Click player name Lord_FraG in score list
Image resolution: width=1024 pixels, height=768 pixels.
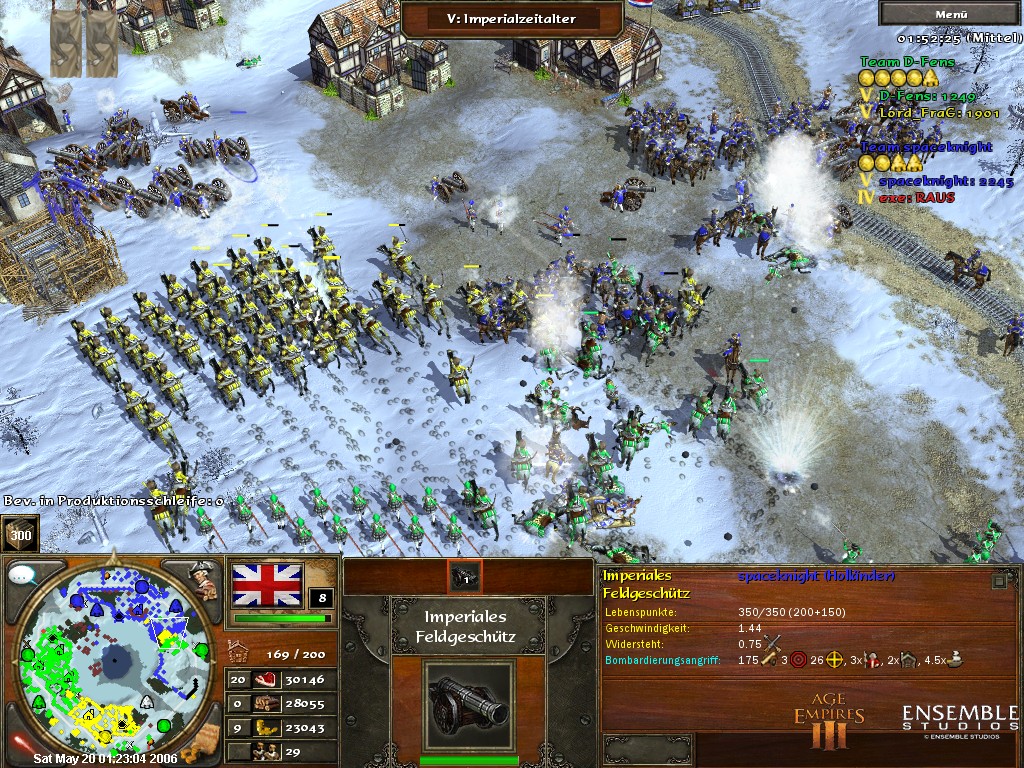(925, 113)
